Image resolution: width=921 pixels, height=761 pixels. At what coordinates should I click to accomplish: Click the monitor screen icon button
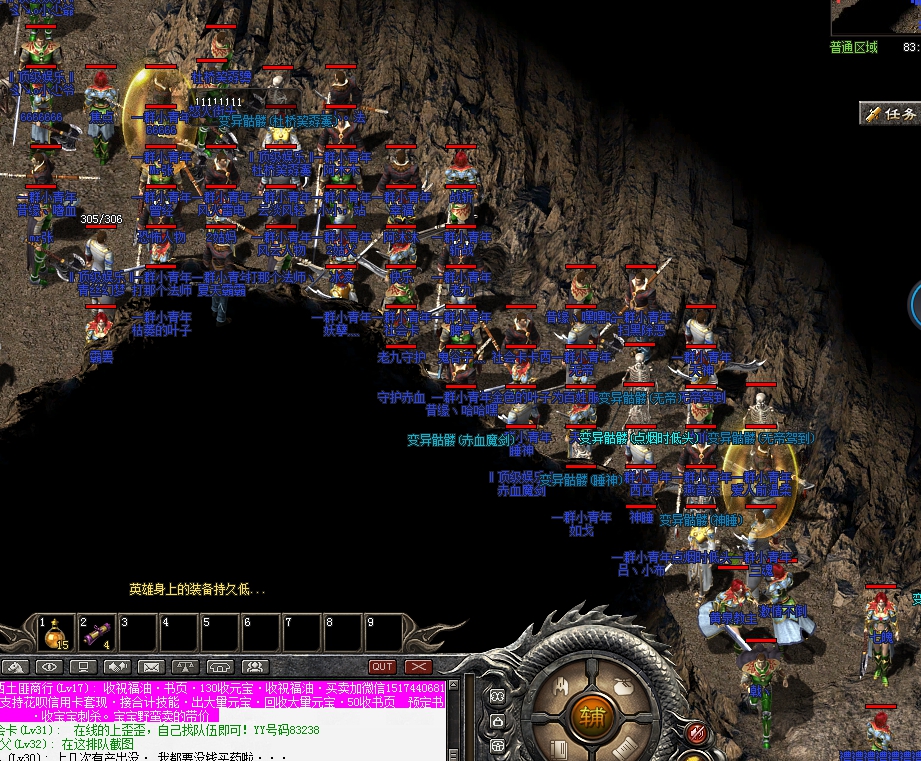83,666
